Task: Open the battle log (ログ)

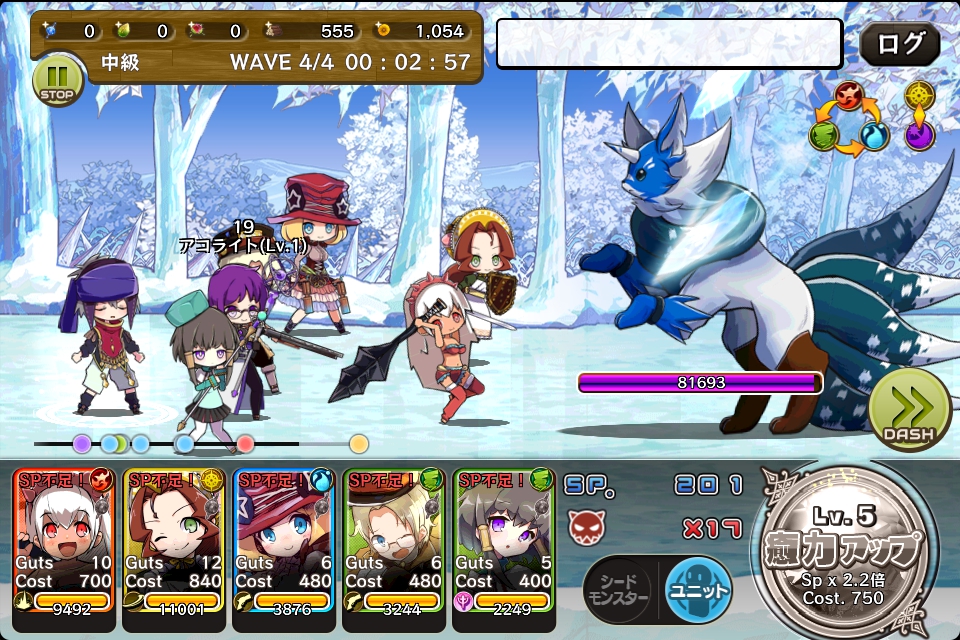Action: [x=899, y=44]
